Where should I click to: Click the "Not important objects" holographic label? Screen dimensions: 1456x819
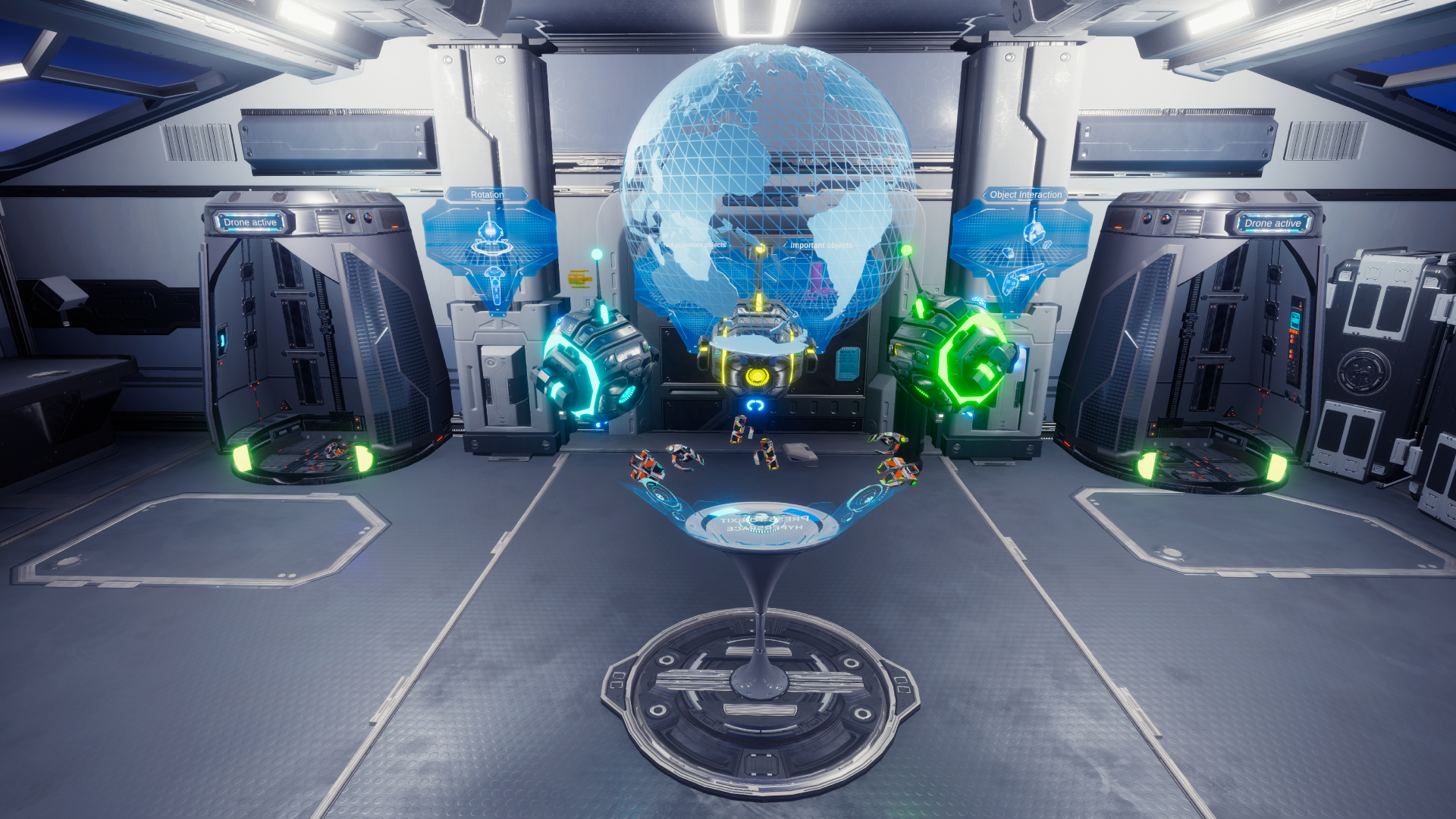pyautogui.click(x=695, y=246)
